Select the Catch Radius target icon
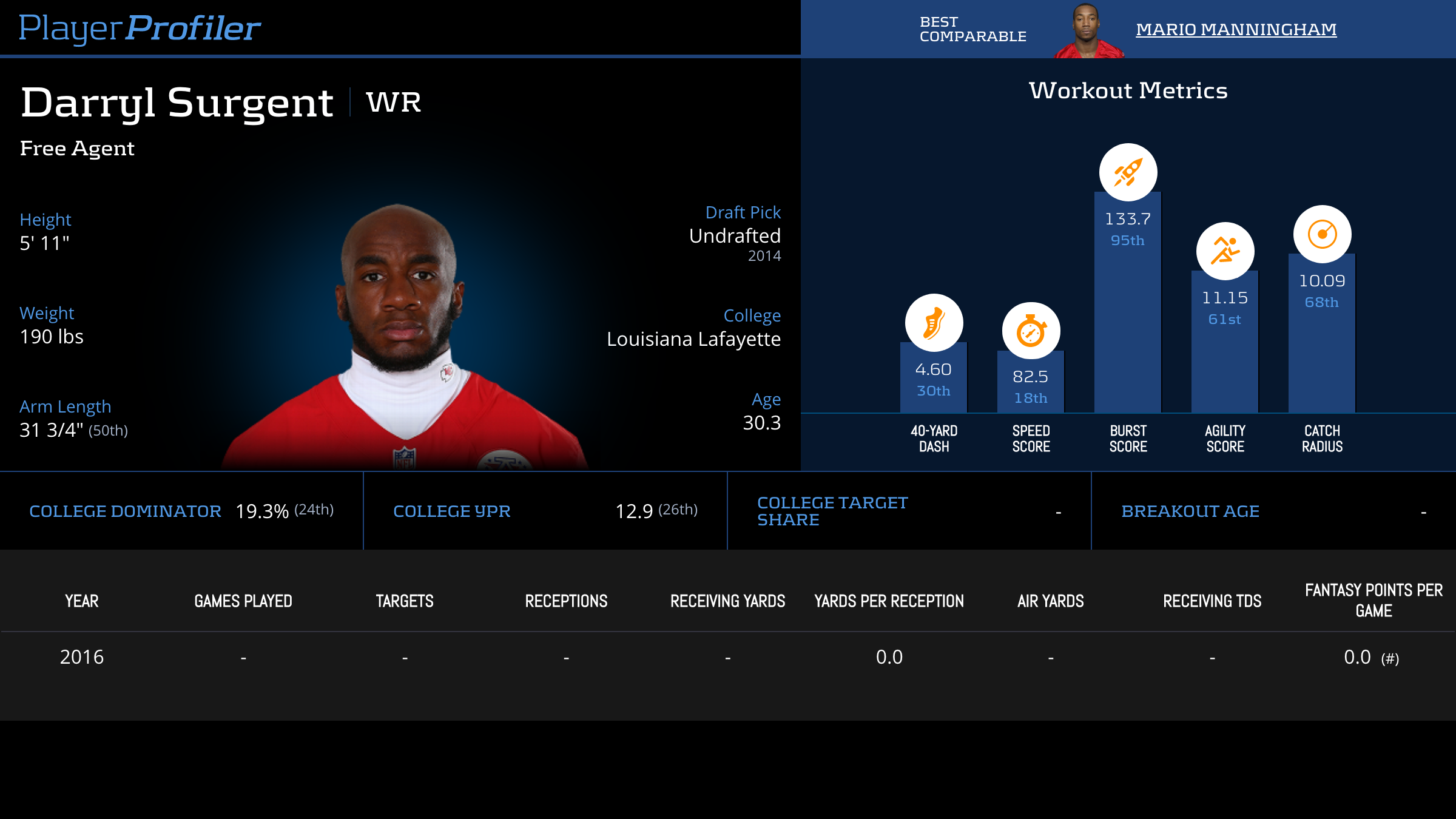Viewport: 1456px width, 819px height. 1322,234
